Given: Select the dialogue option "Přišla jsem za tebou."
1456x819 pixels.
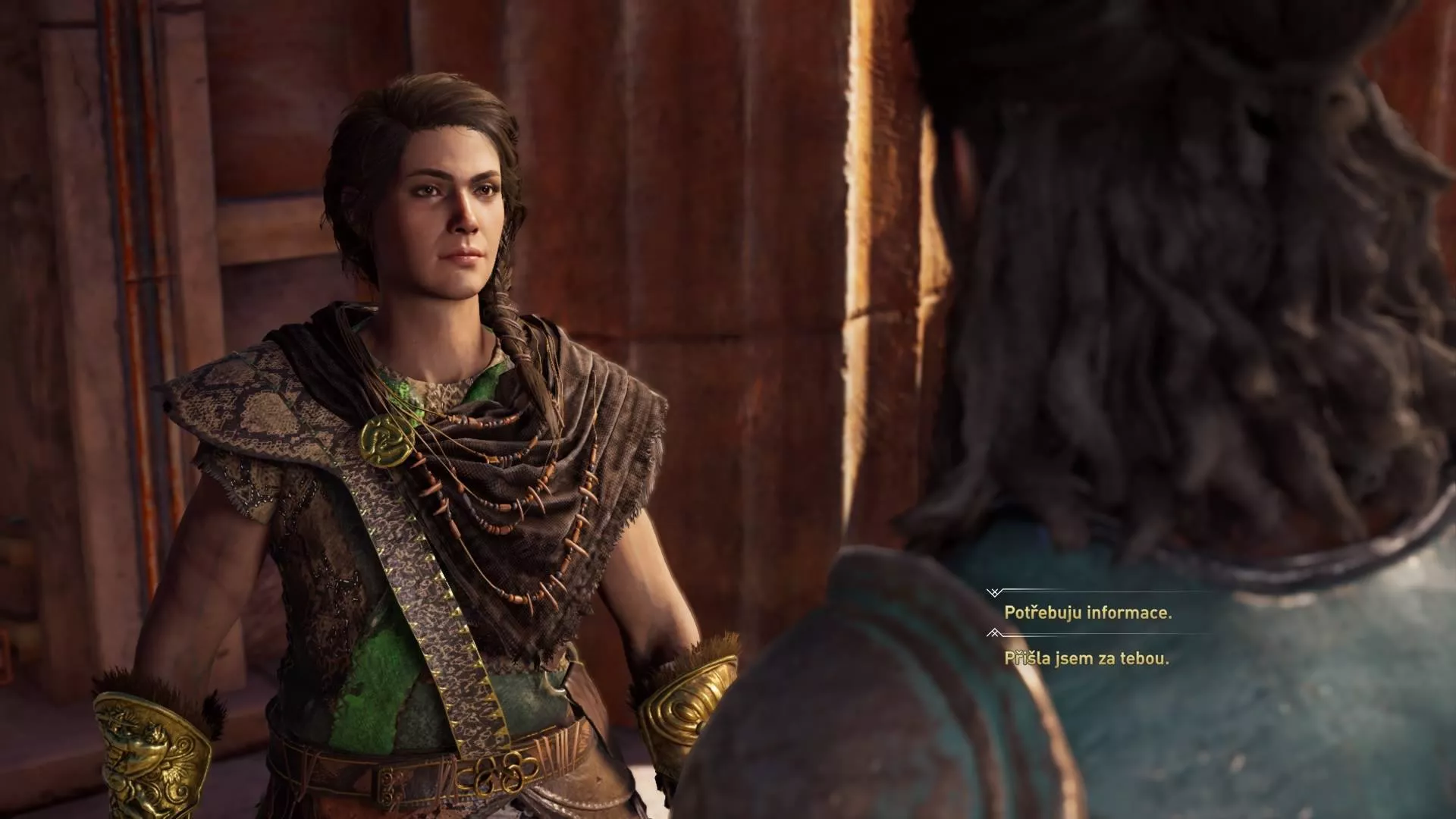Looking at the screenshot, I should tap(1086, 658).
